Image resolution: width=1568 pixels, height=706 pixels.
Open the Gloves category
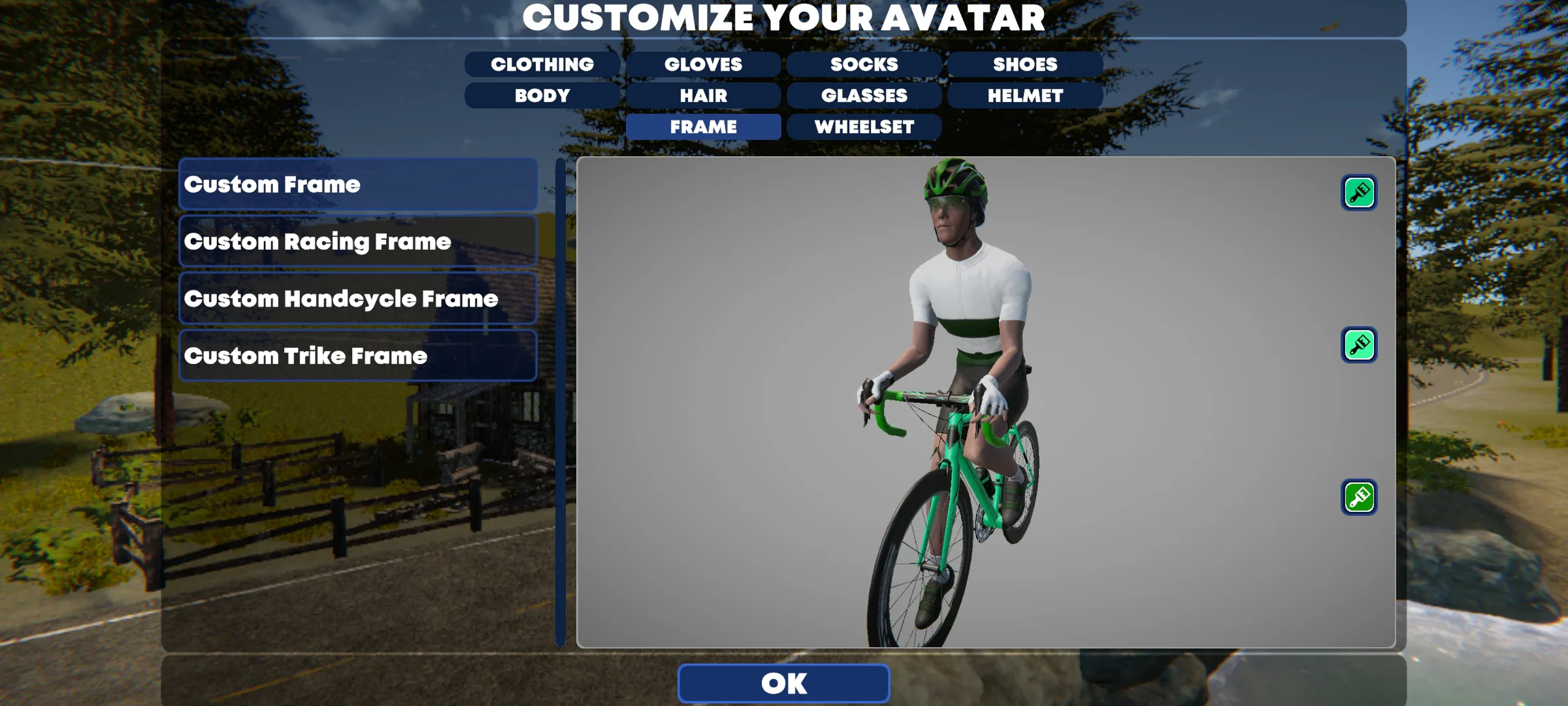[x=703, y=64]
